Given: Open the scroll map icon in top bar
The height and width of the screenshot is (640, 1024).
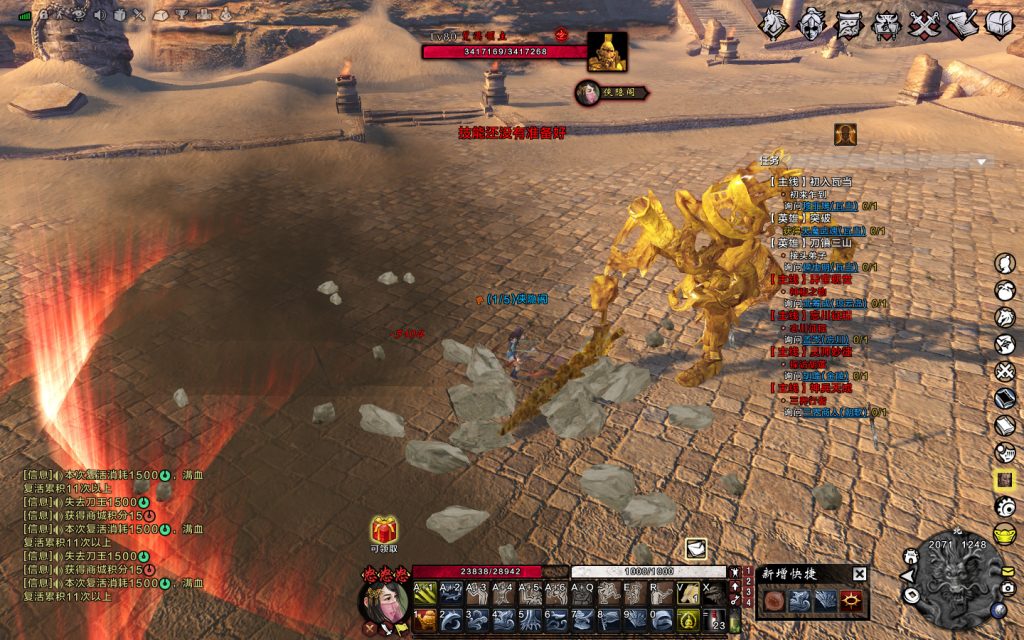Looking at the screenshot, I should [849, 24].
